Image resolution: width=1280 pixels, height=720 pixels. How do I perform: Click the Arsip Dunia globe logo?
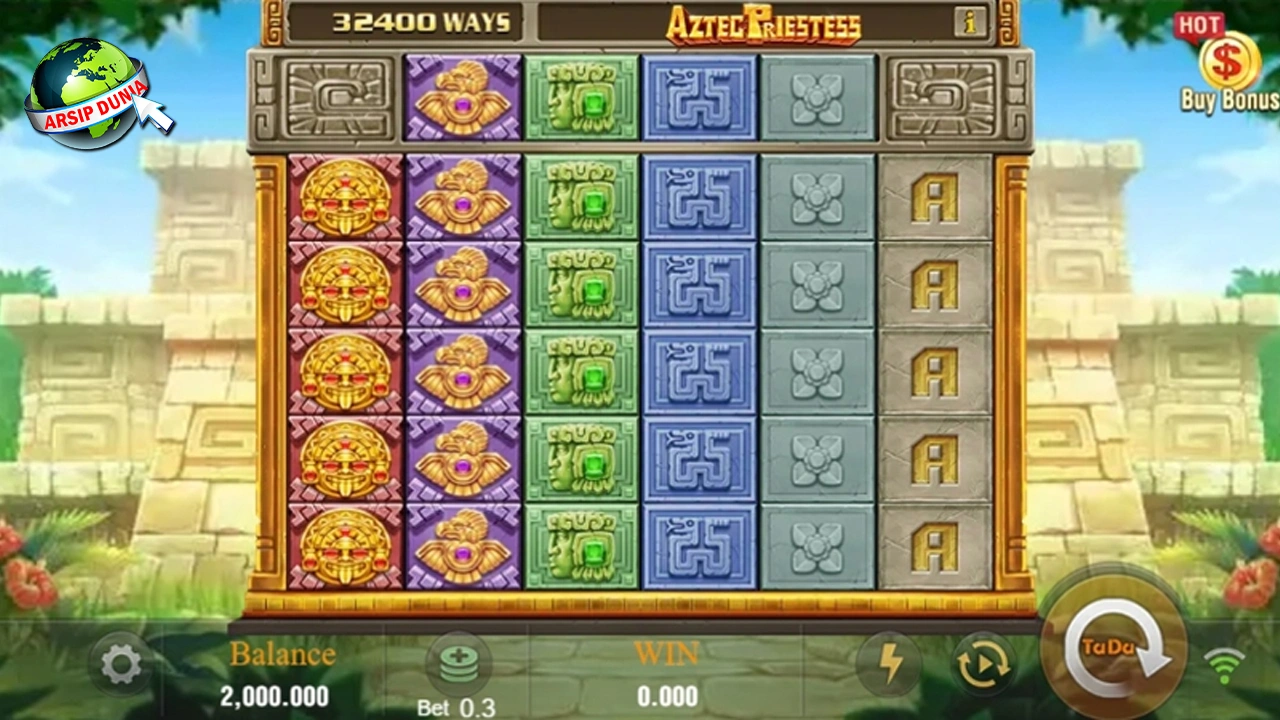point(88,90)
